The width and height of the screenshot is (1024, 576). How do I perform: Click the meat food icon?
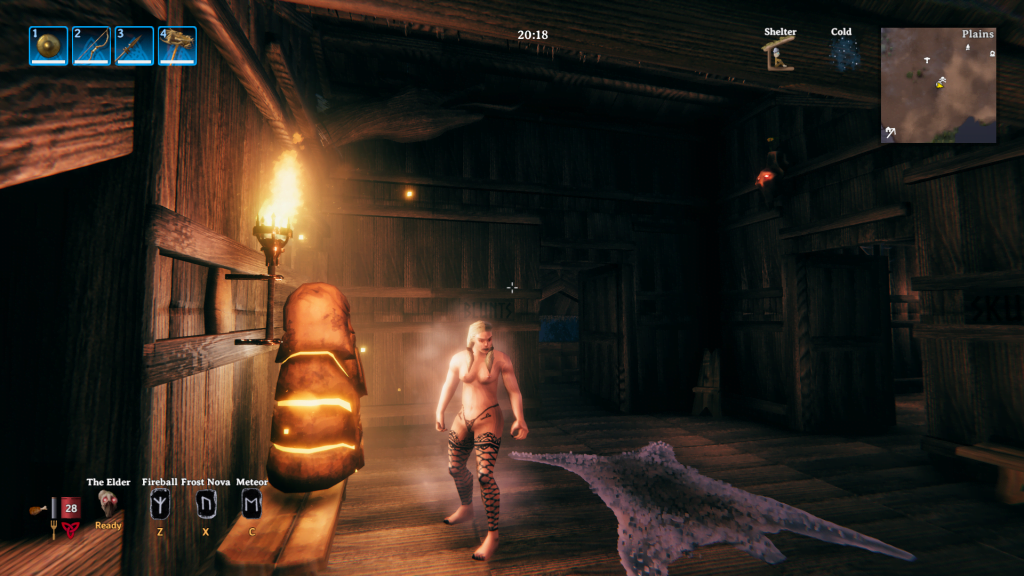[x=36, y=509]
